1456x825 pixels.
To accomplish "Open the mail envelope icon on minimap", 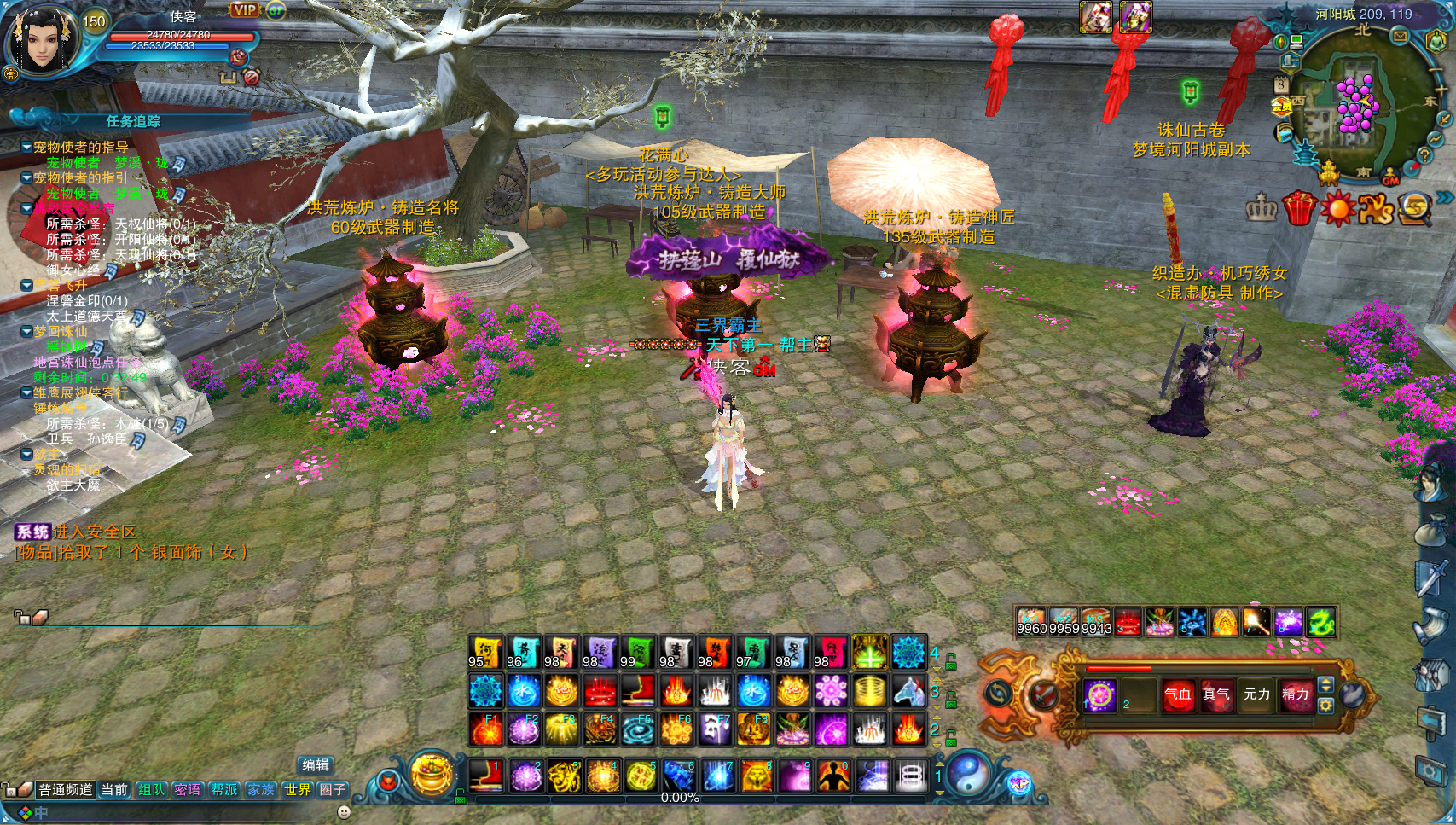I will pos(1400,37).
